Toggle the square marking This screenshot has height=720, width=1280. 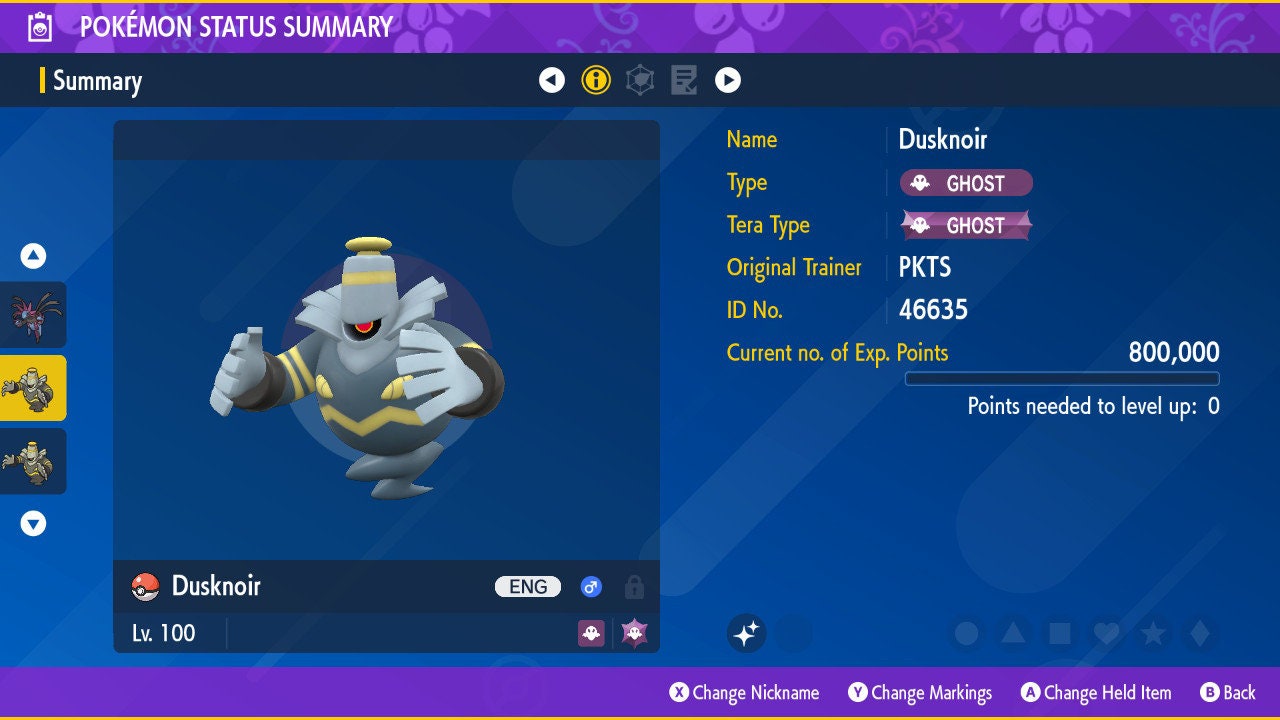pos(1059,633)
